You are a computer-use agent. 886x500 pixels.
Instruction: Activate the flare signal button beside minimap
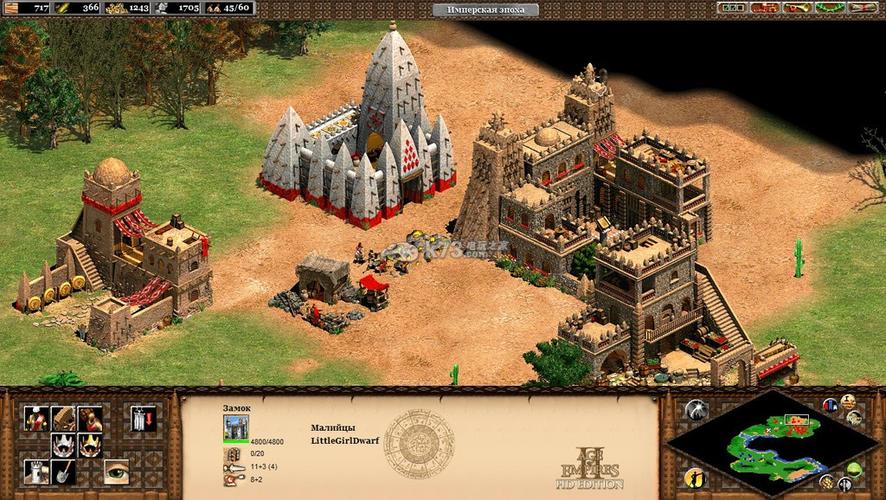697,409
